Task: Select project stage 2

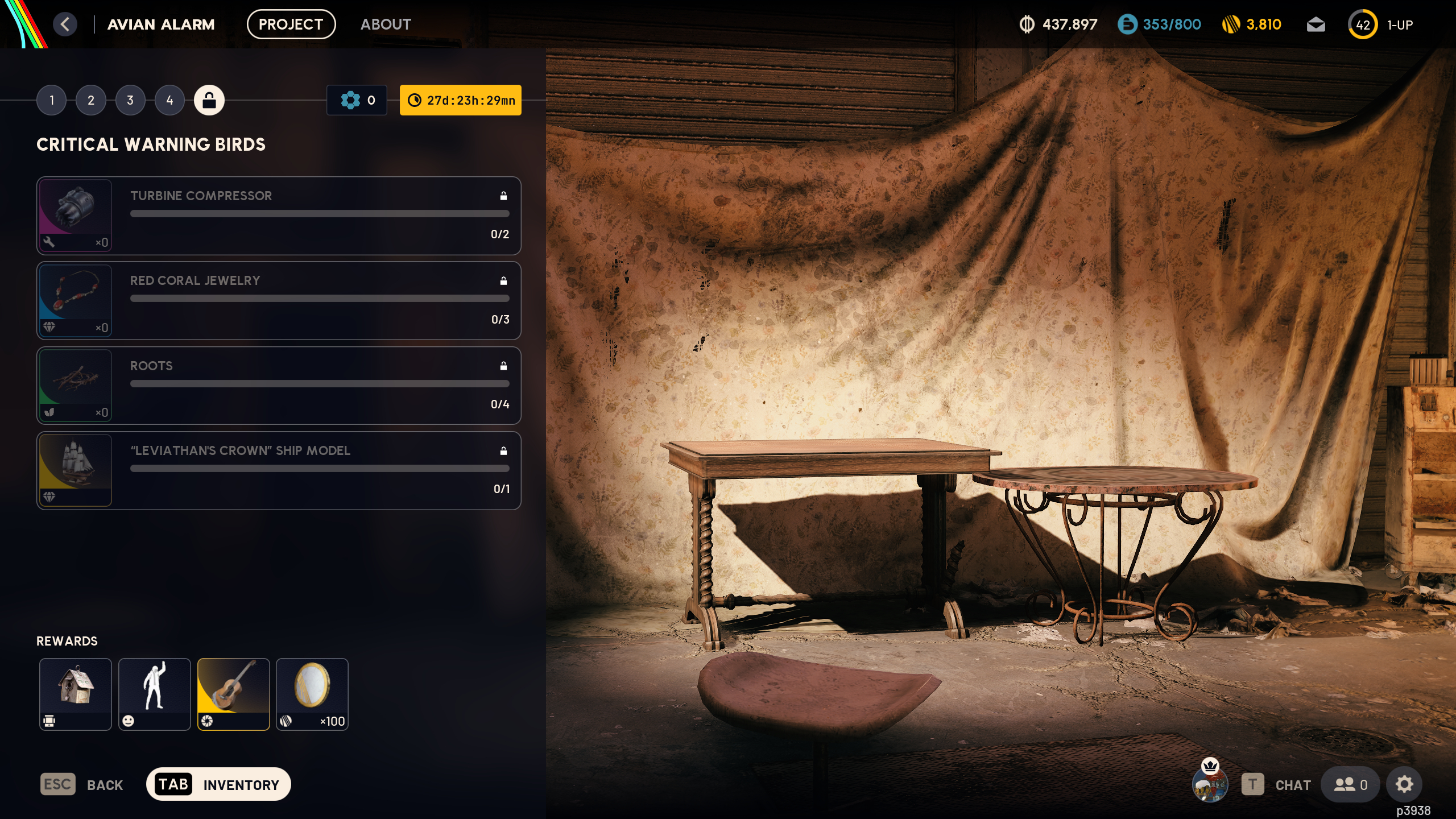Action: pos(90,100)
